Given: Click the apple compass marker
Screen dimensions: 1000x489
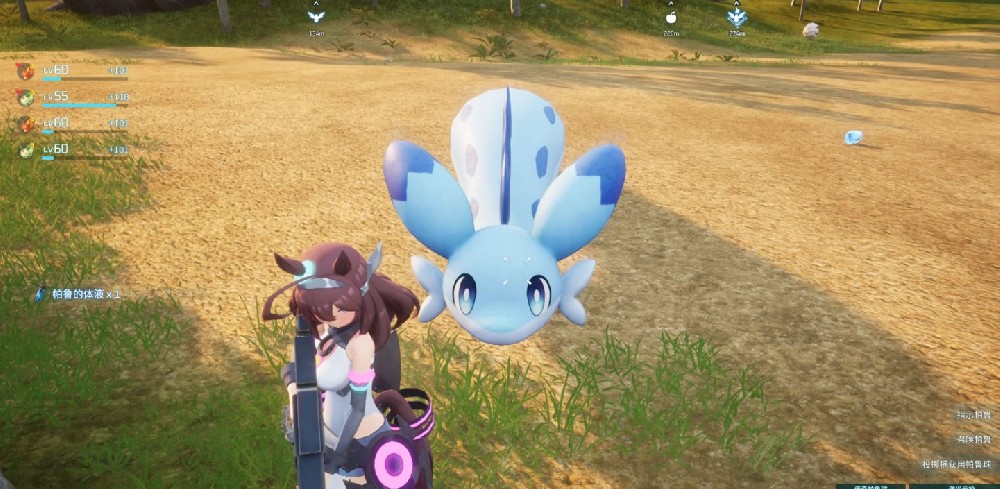Looking at the screenshot, I should 671,16.
